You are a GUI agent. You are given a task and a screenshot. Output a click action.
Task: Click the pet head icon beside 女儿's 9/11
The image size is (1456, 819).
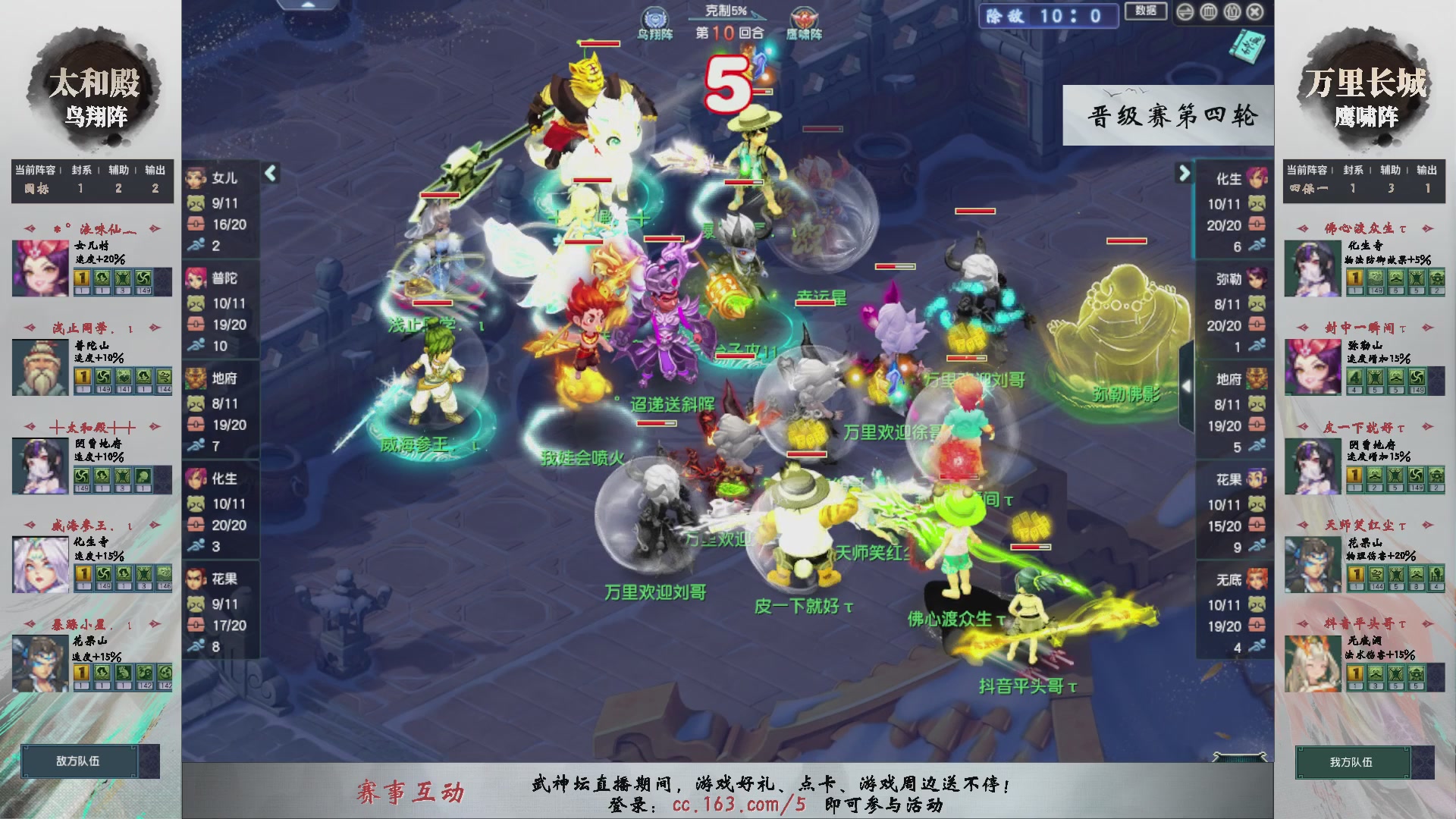coord(197,204)
